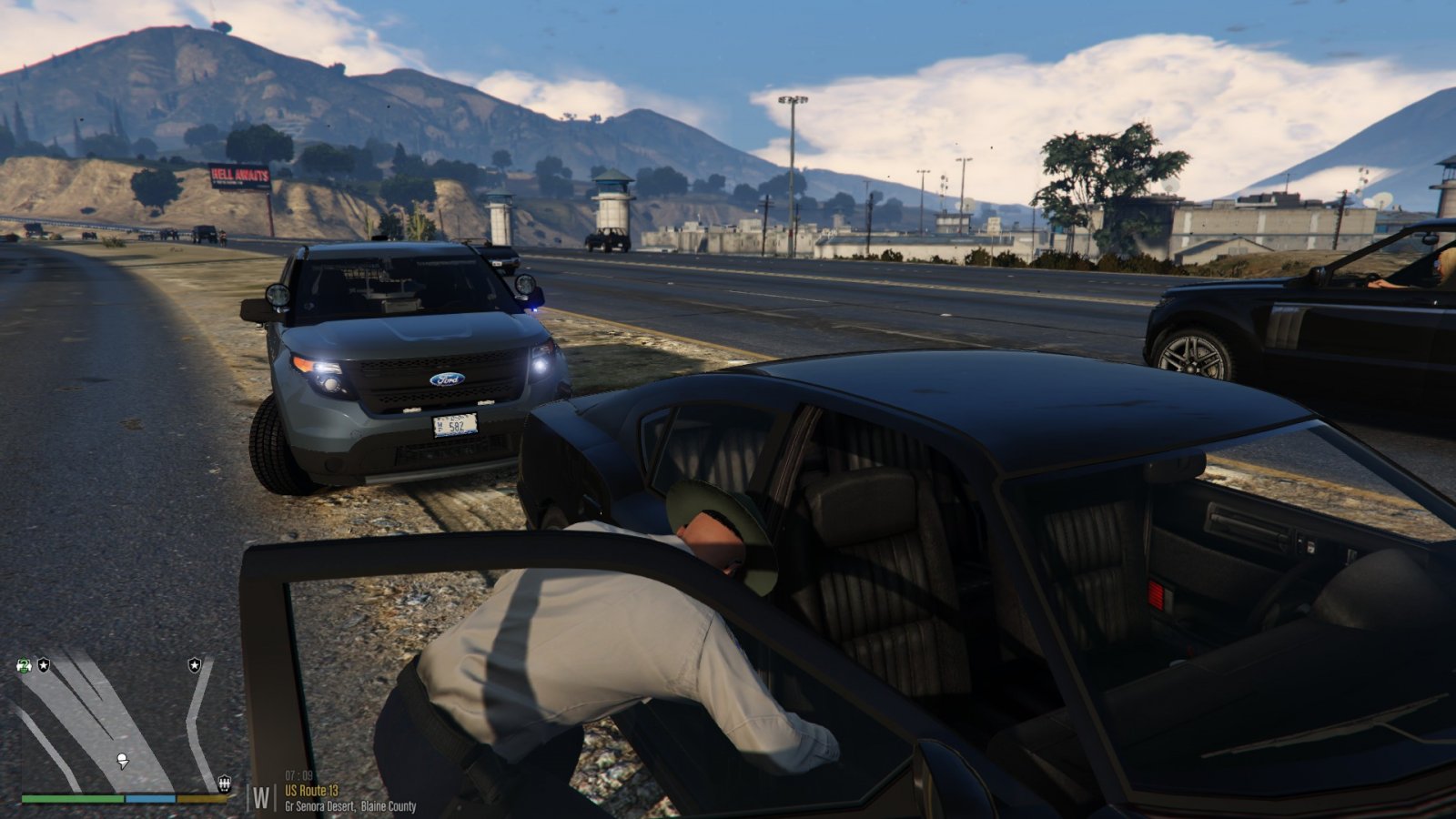Select the prison bars blip on minimap
The height and width of the screenshot is (819, 1456).
point(224,783)
